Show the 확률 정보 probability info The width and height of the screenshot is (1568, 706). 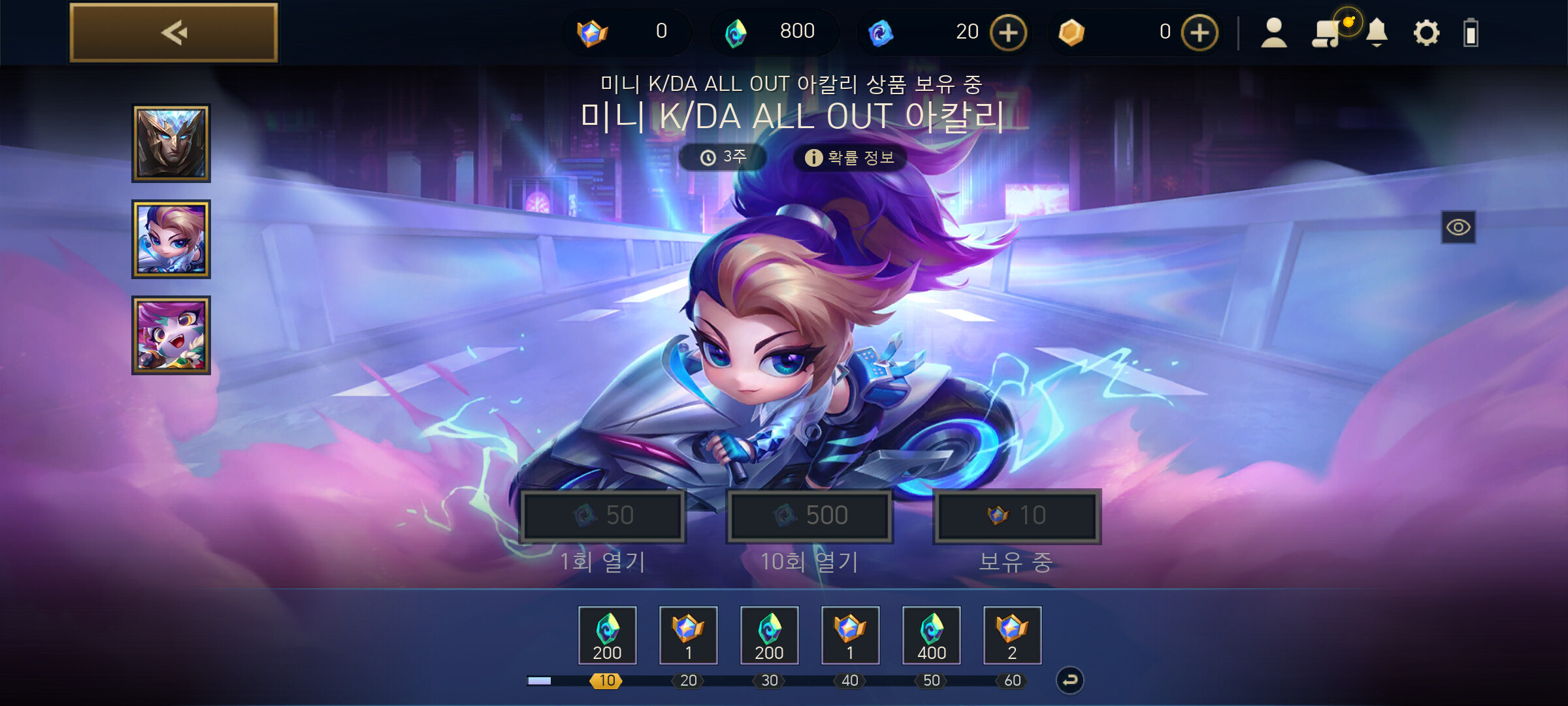tap(850, 158)
